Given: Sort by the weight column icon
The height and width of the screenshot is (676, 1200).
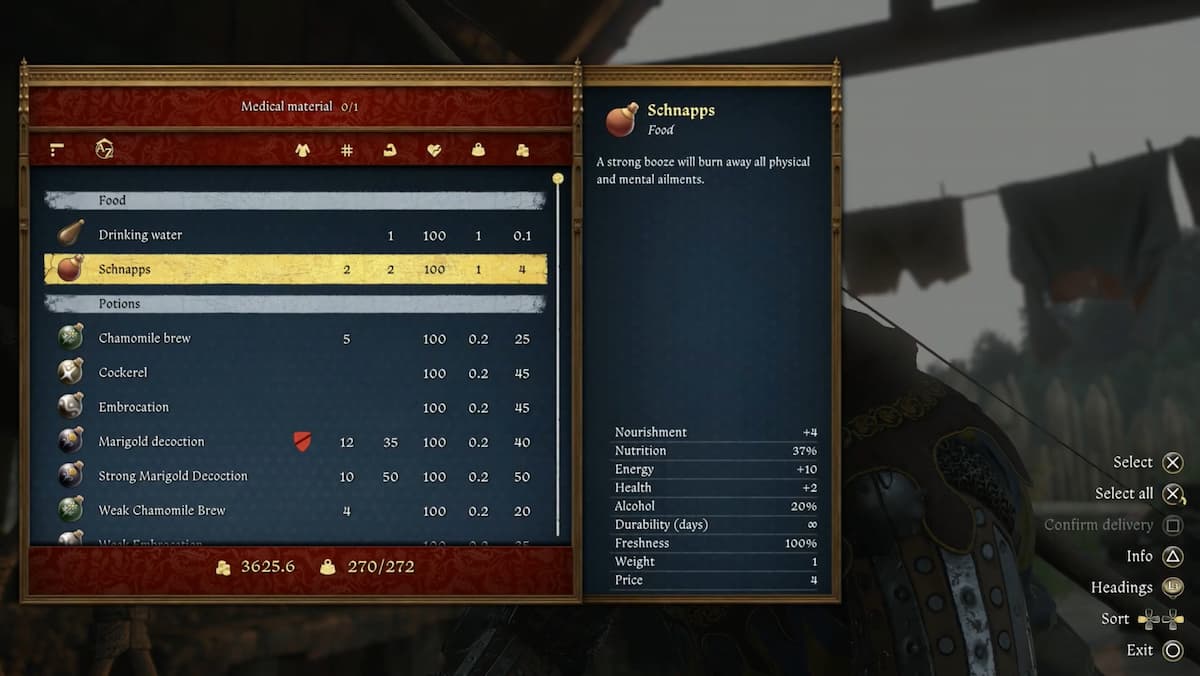Looking at the screenshot, I should tap(478, 150).
